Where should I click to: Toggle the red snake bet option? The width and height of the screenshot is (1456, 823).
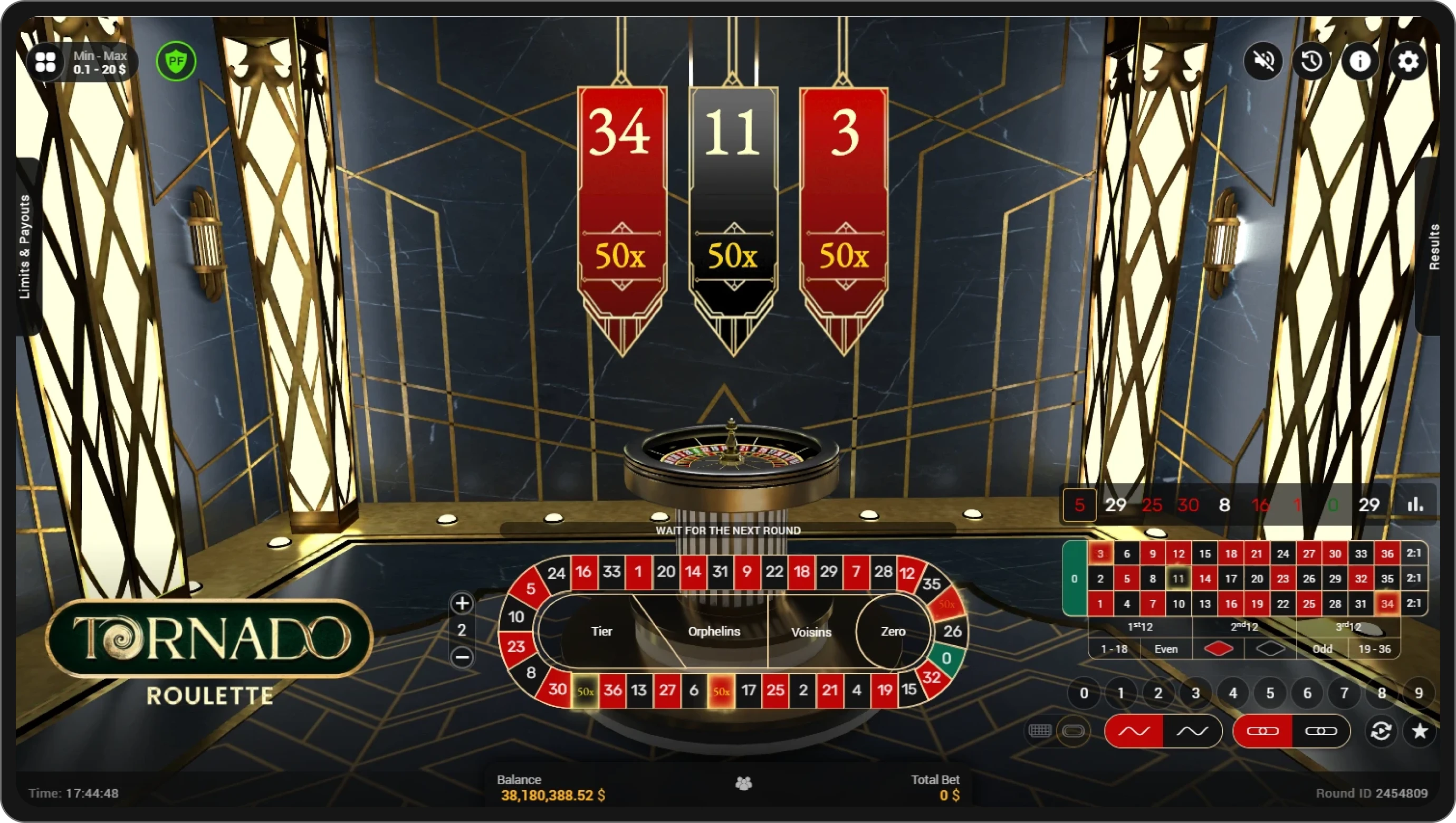[1134, 731]
